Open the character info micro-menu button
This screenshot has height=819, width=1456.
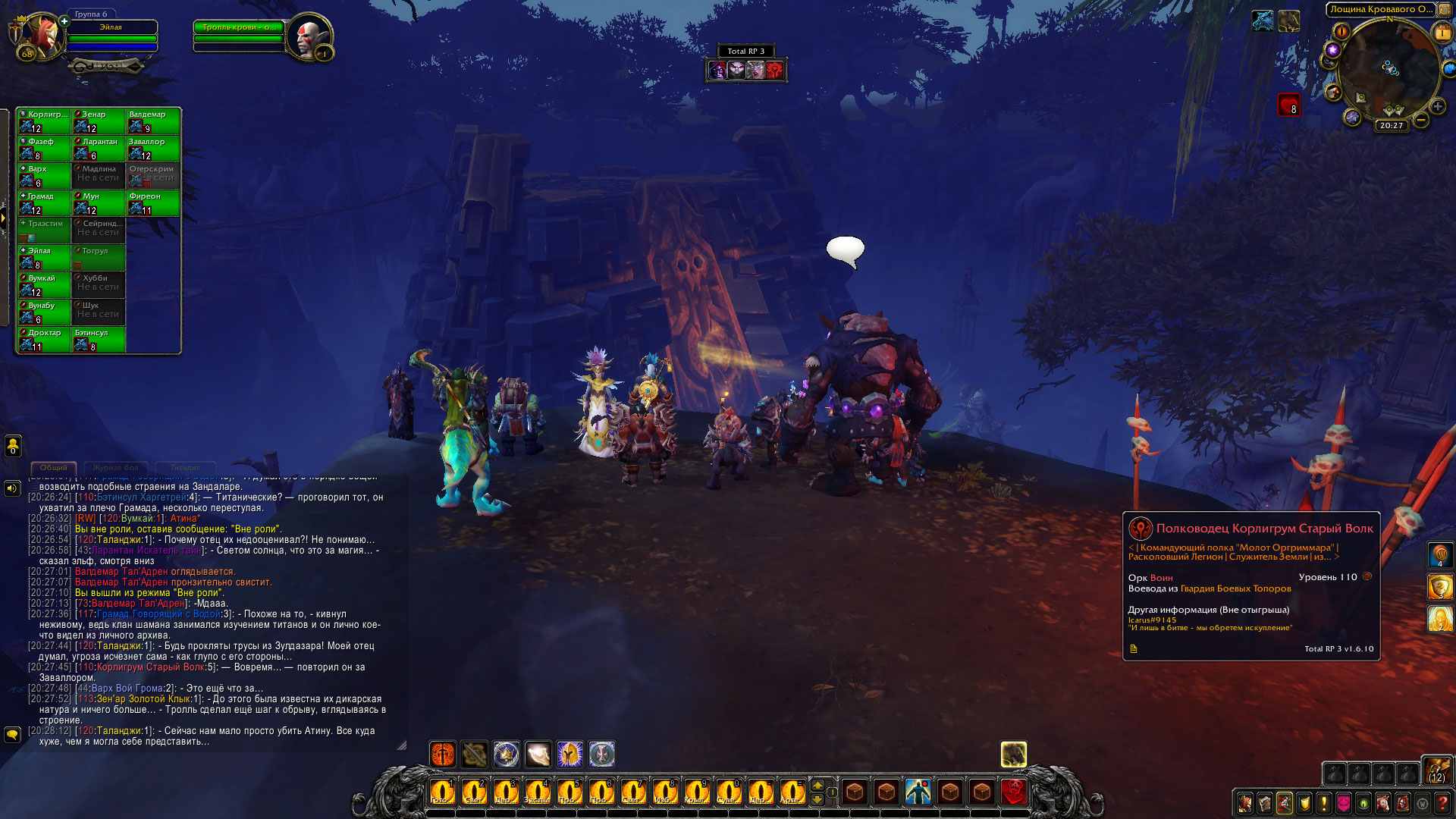(x=1245, y=802)
